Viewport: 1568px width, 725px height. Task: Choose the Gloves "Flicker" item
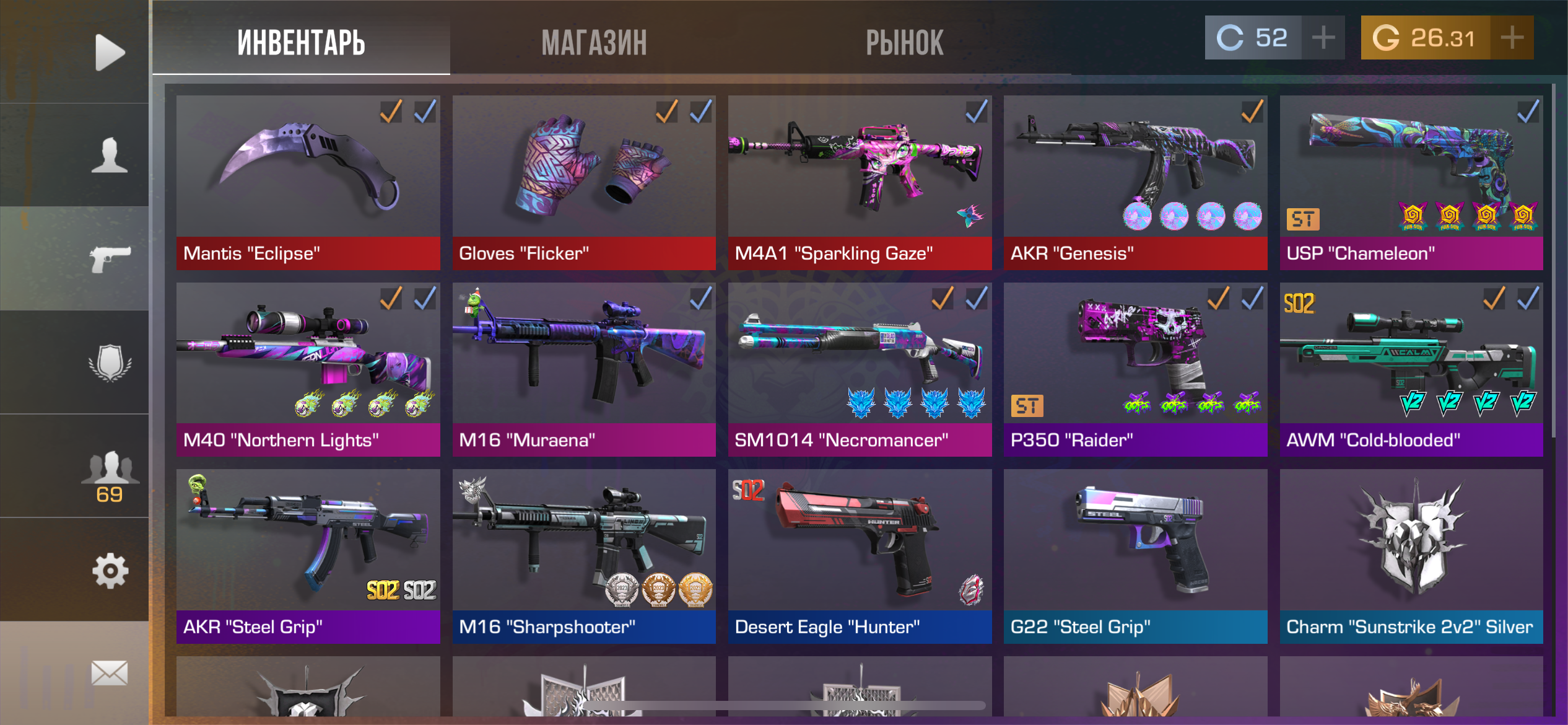(x=583, y=182)
